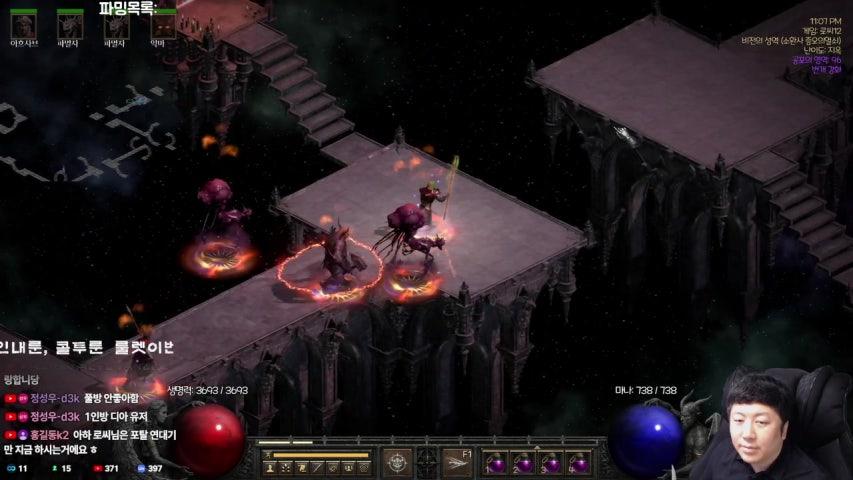Consume the purple potion in belt slot 4
Viewport: 853px width, 480px height.
tap(577, 463)
